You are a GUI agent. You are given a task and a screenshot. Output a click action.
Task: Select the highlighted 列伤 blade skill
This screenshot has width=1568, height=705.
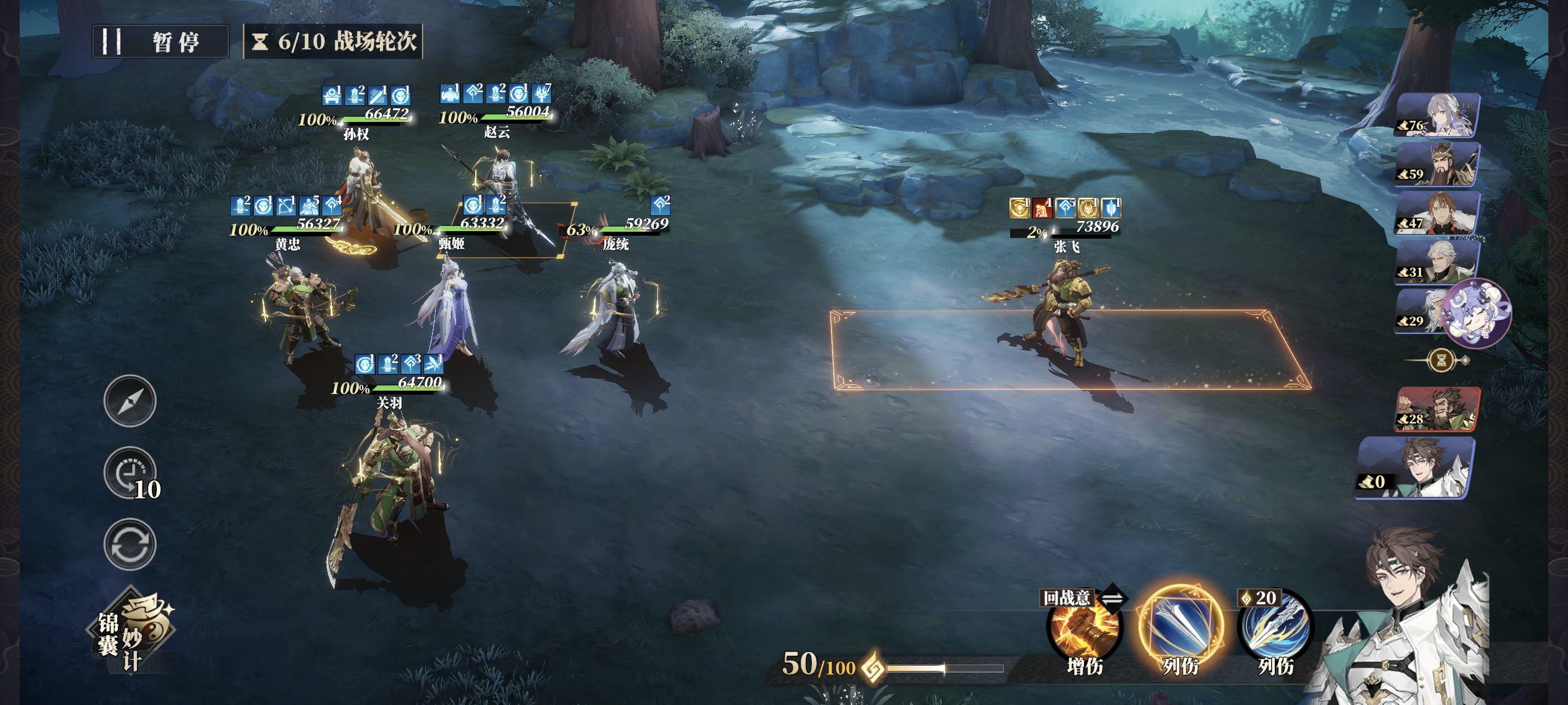pyautogui.click(x=1180, y=628)
